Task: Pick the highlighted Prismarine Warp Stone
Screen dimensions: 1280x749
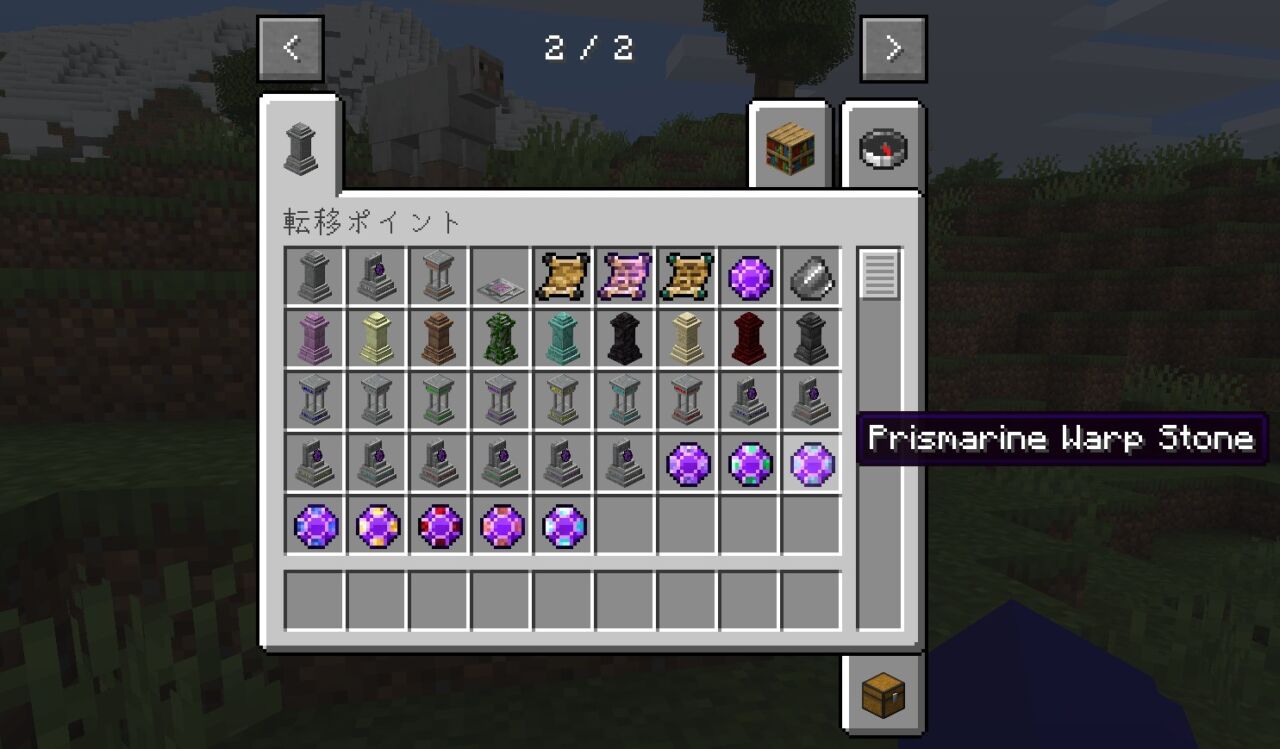Action: pyautogui.click(x=811, y=464)
